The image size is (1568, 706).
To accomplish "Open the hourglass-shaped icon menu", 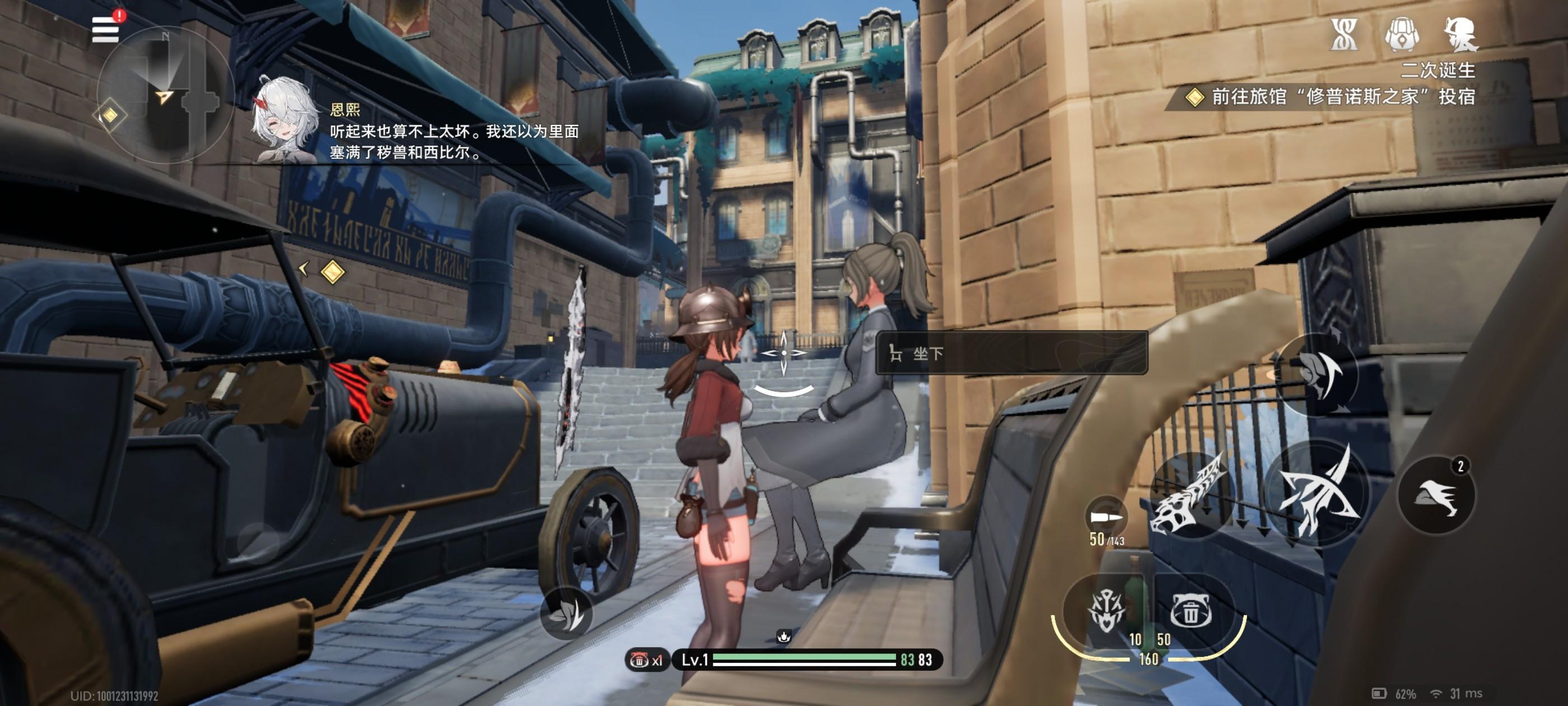I will (1343, 34).
